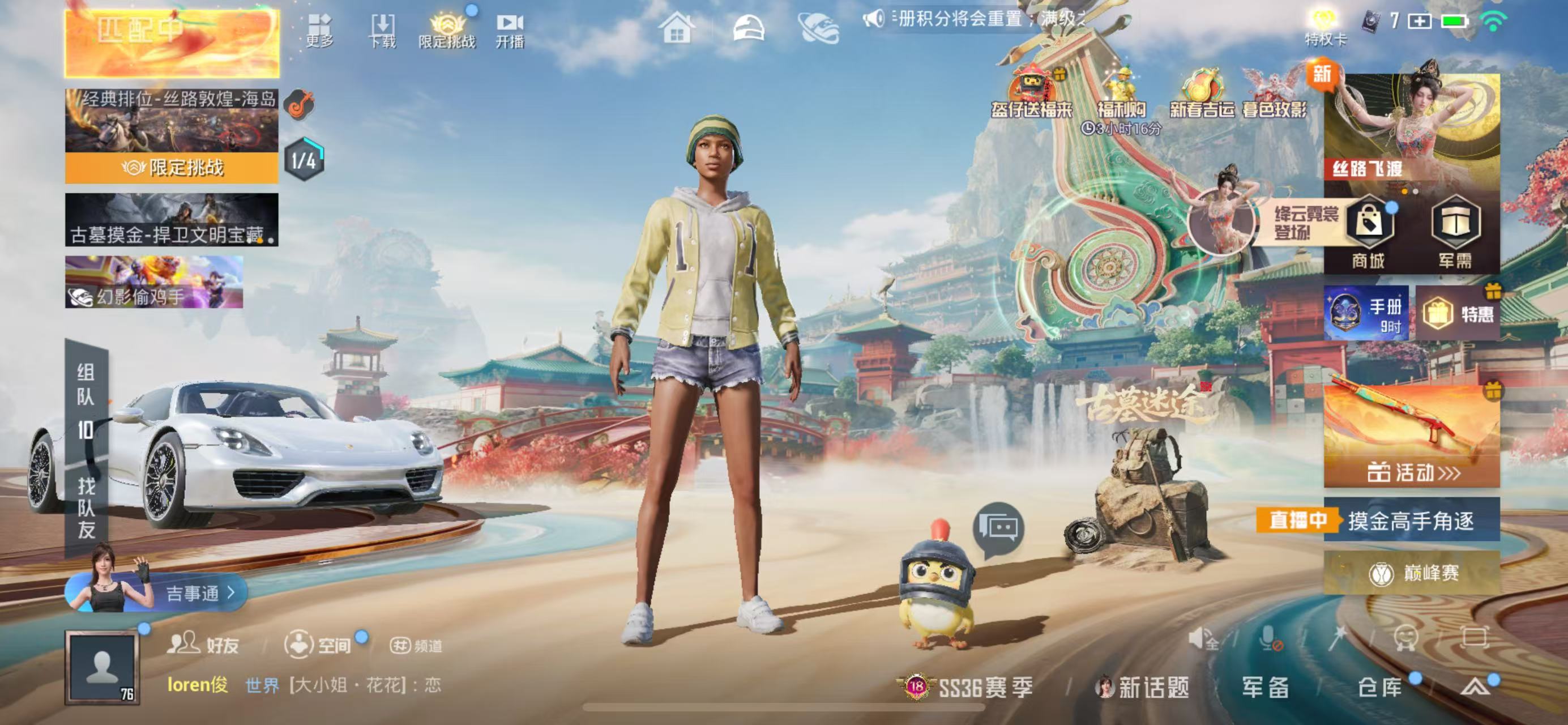Open the 好友 friends list

click(203, 645)
